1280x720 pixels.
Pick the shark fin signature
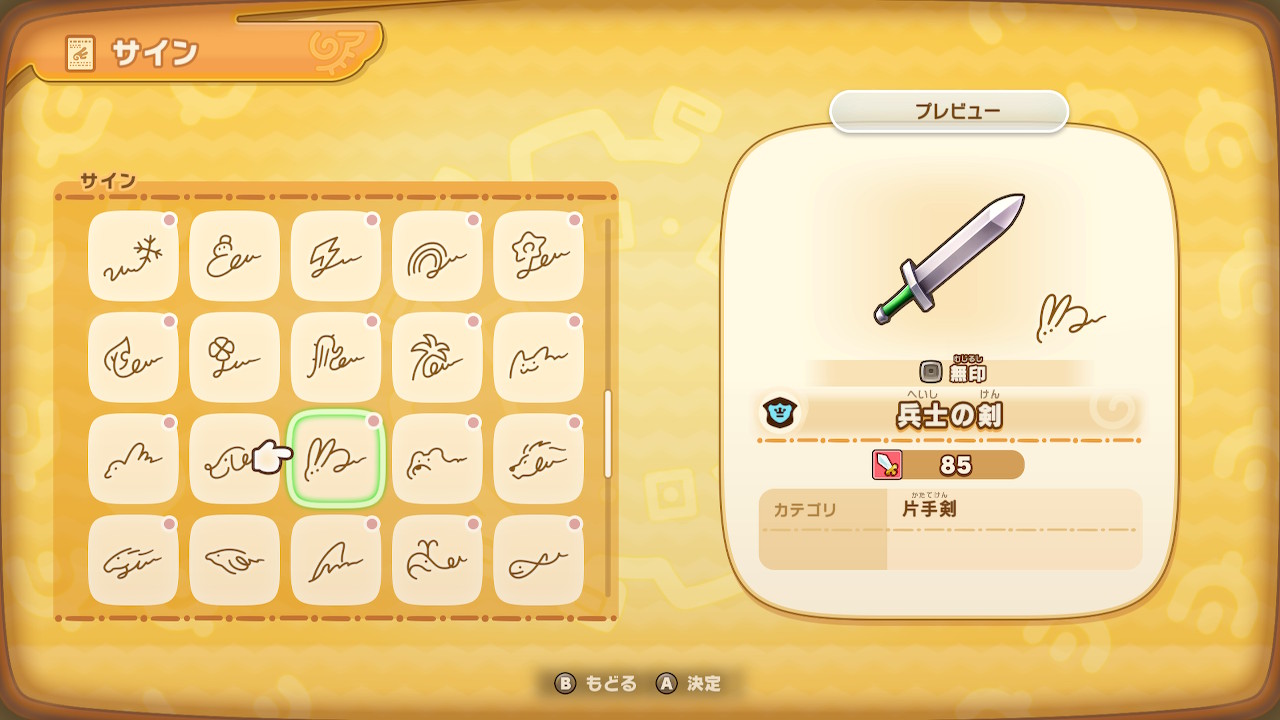pyautogui.click(x=336, y=560)
